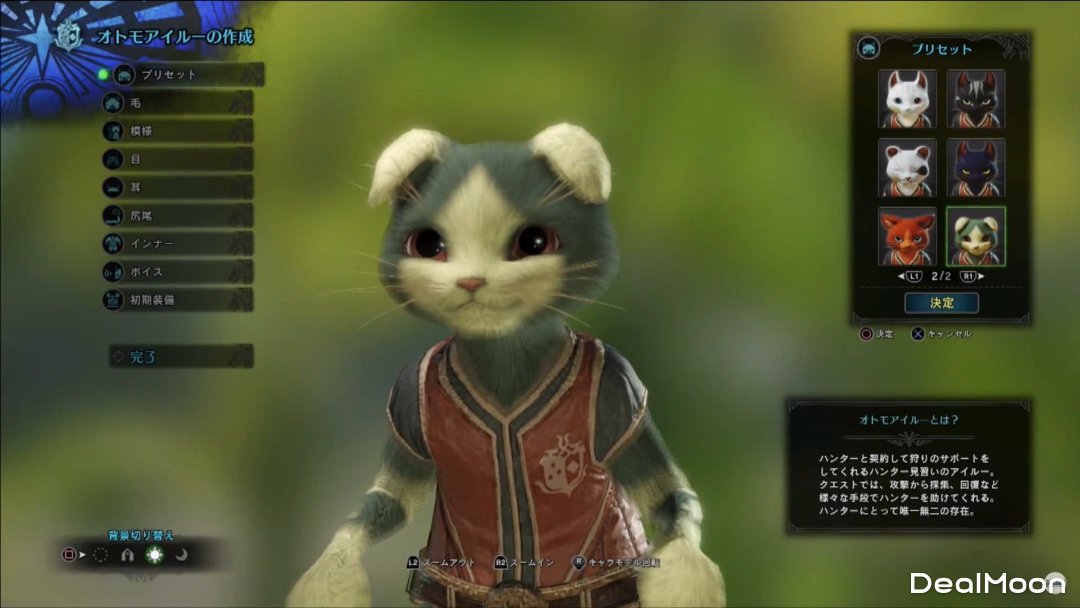Screen dimensions: 1080x608
Task: Click the 完了 (Finish) button
Action: pyautogui.click(x=180, y=356)
